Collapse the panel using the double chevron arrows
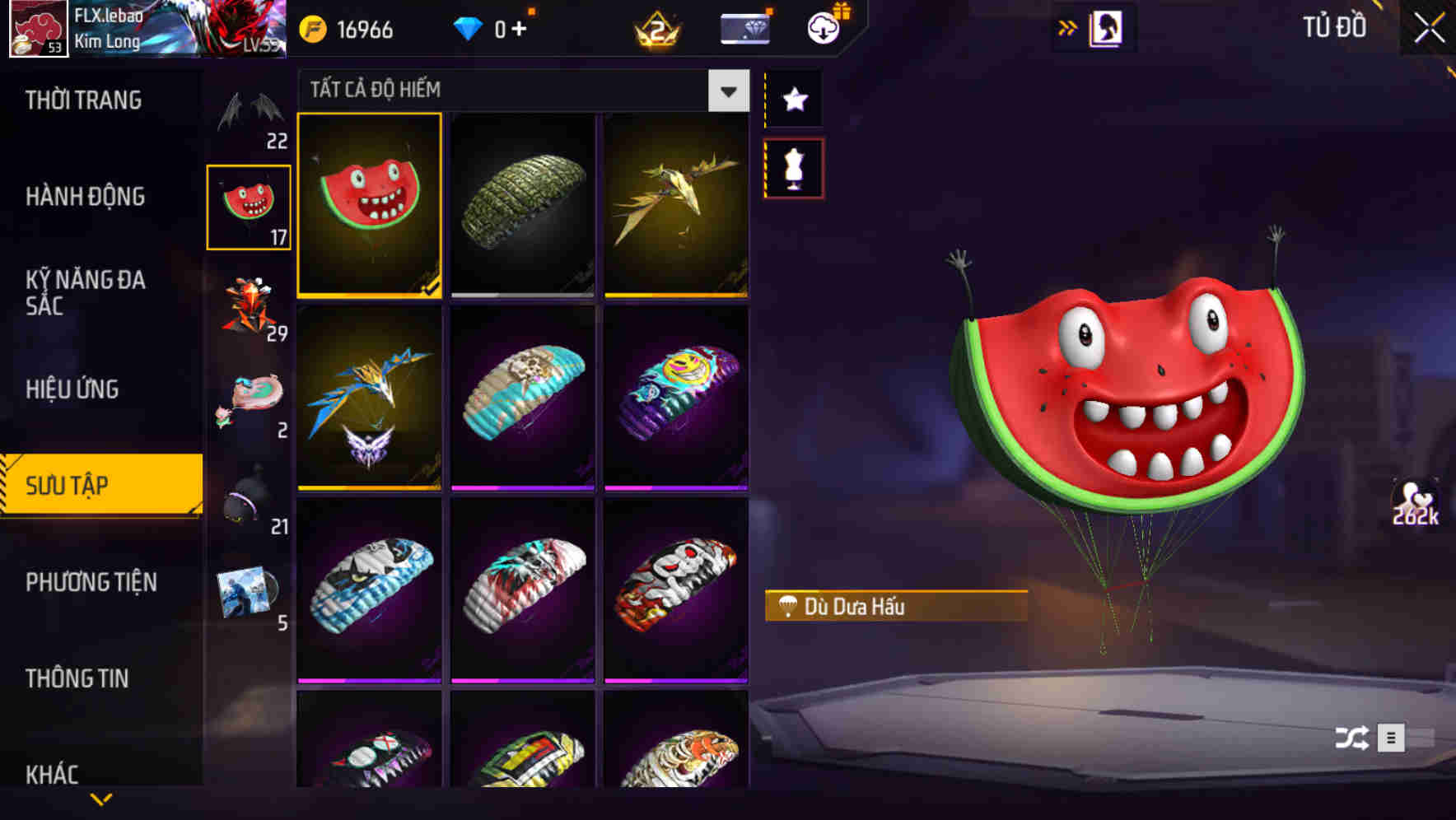The height and width of the screenshot is (820, 1456). [x=1068, y=26]
